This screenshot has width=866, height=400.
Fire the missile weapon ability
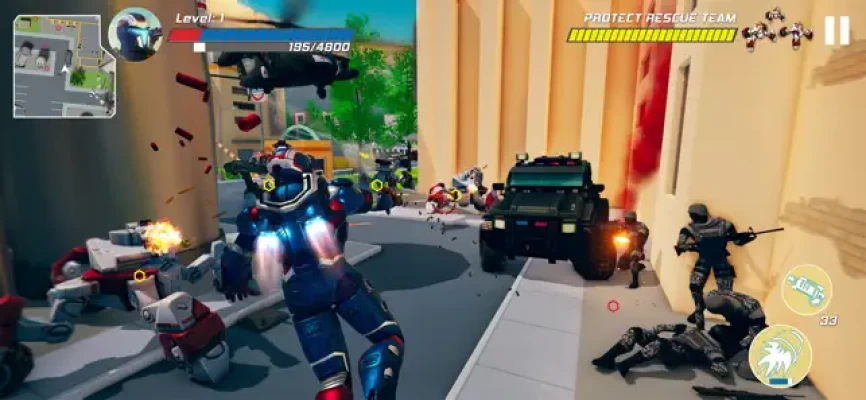[805, 290]
